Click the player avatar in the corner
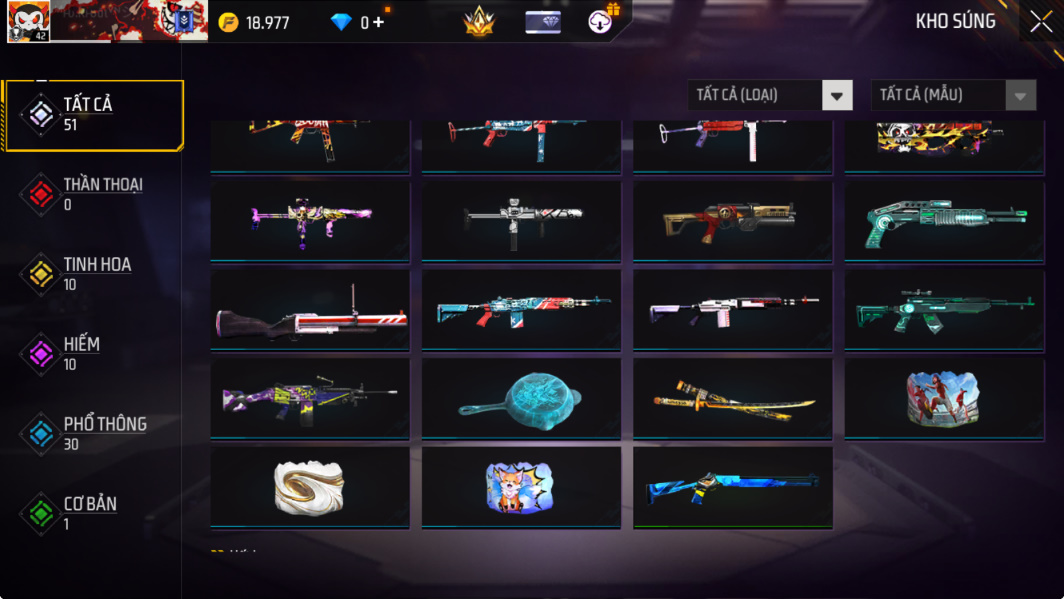The image size is (1064, 599). [x=28, y=21]
